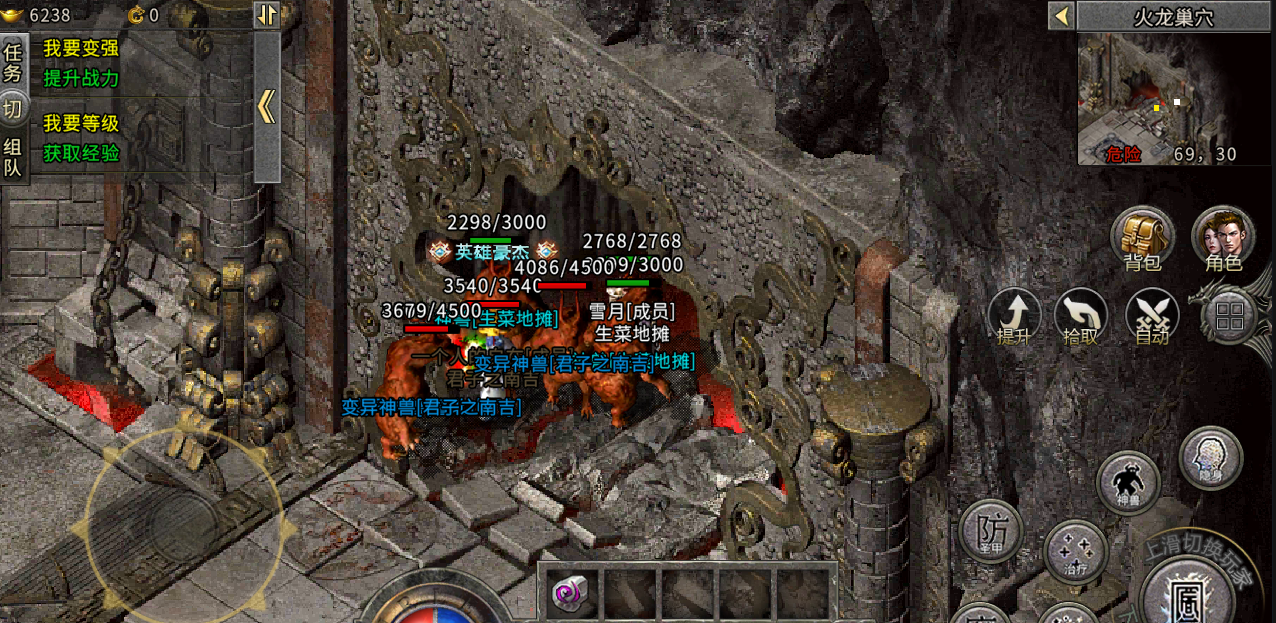This screenshot has width=1276, height=623.
Task: Use the 治疗 healing skill
Action: click(x=1075, y=552)
